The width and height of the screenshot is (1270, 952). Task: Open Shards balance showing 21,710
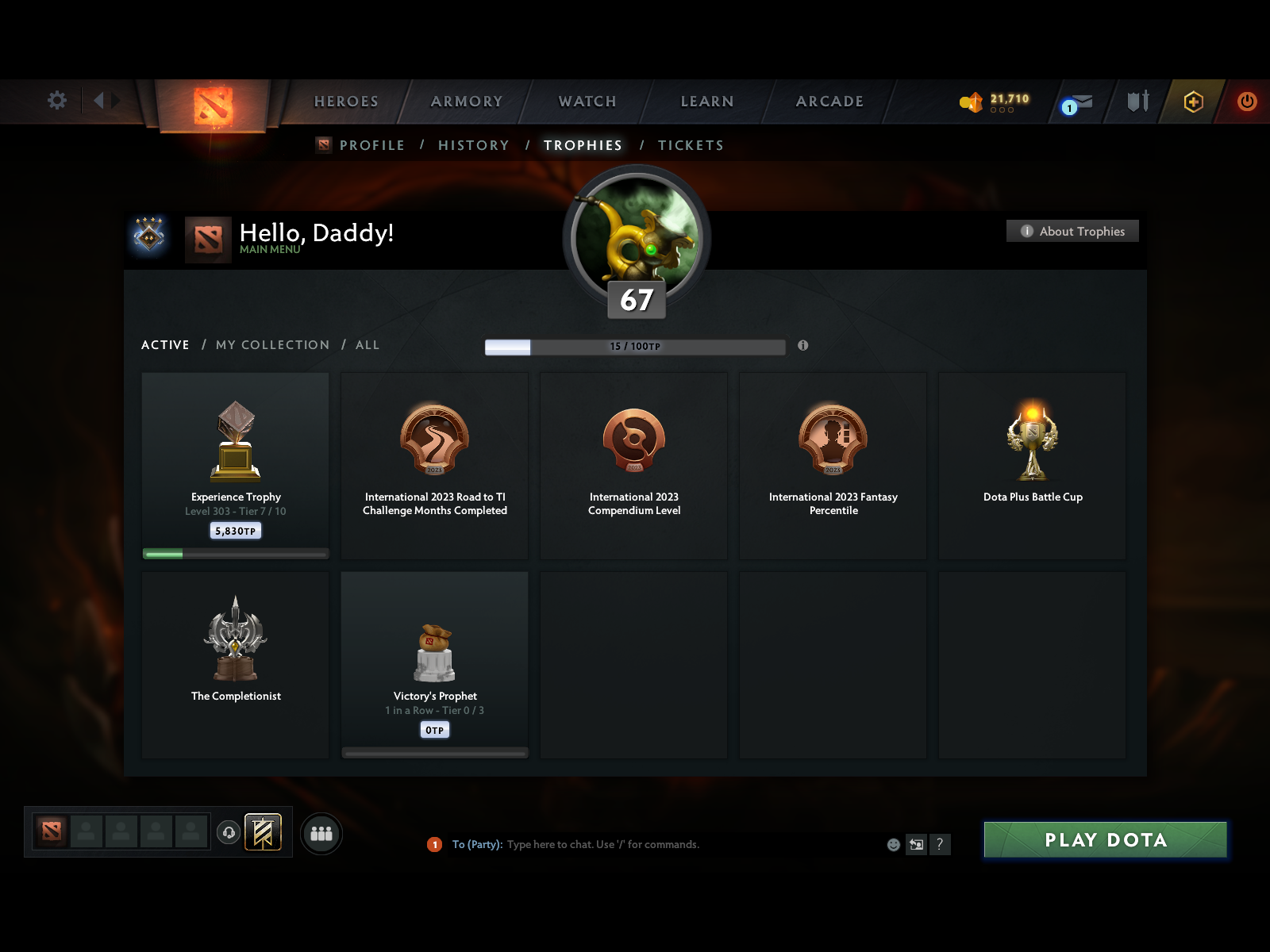[991, 100]
